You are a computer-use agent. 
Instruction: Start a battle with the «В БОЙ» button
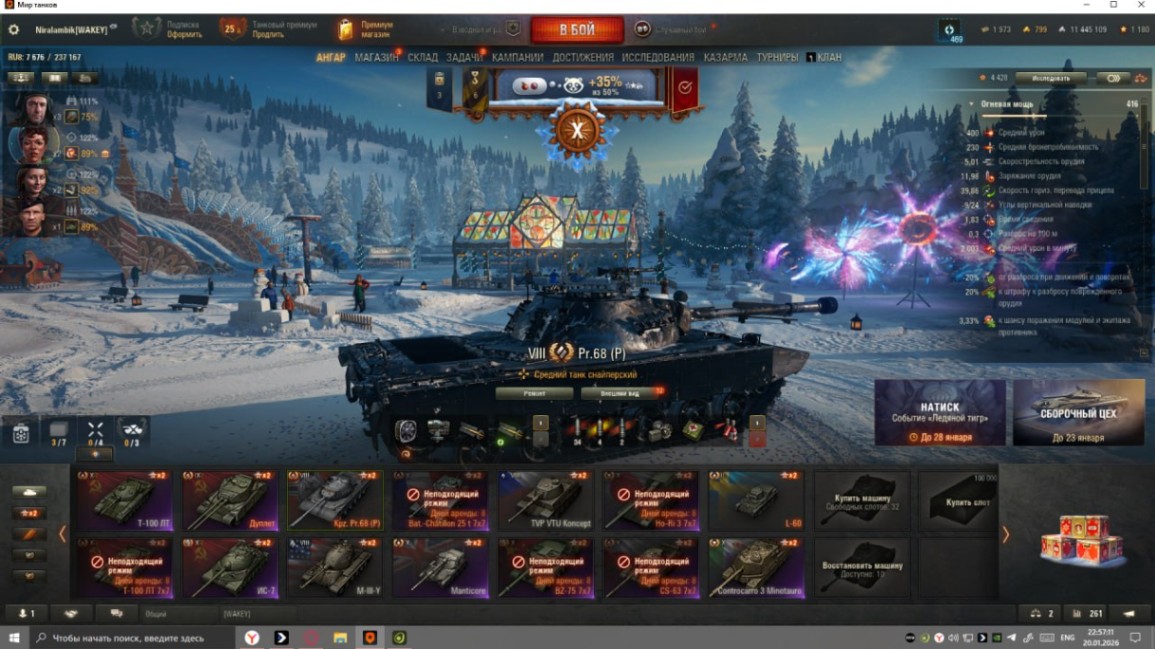tap(577, 30)
